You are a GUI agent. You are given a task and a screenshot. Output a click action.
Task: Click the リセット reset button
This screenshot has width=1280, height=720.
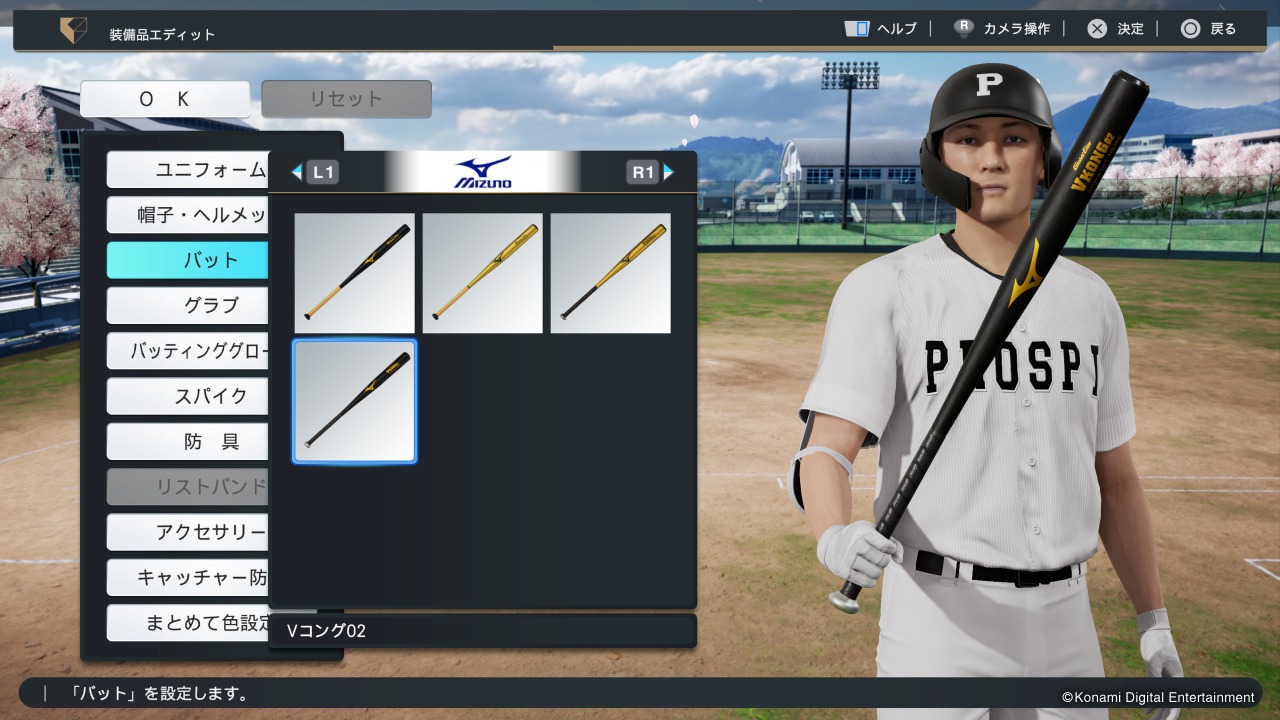click(x=346, y=99)
